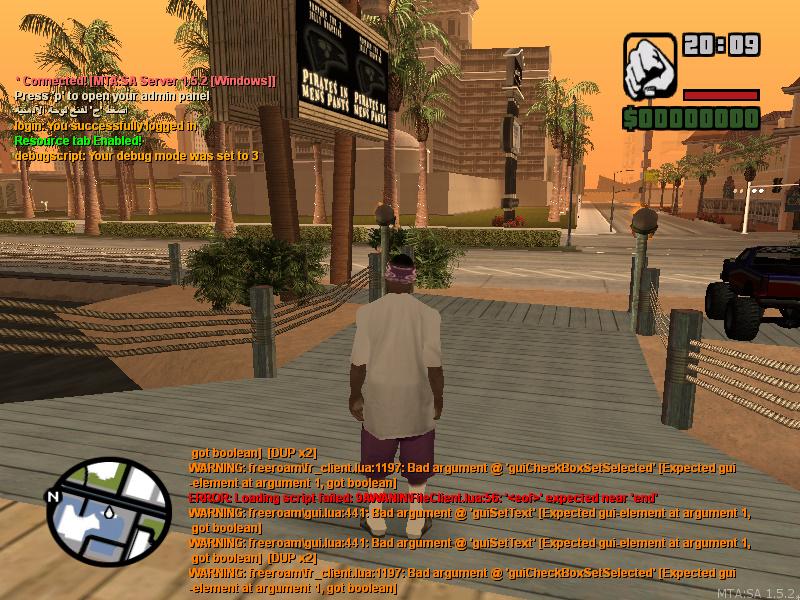Select the fist weapon icon
800x600 pixels.
tap(650, 68)
